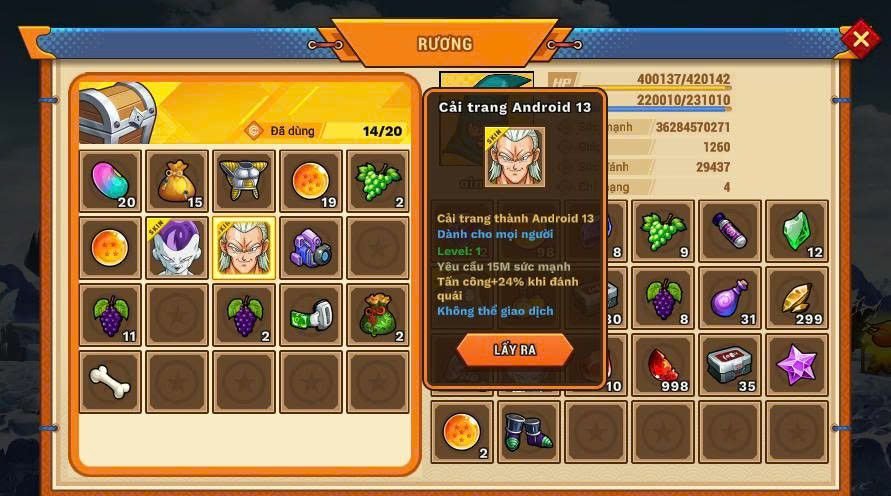Viewport: 891px width, 496px height.
Task: Select the Android 13 skin slot
Action: pyautogui.click(x=244, y=248)
